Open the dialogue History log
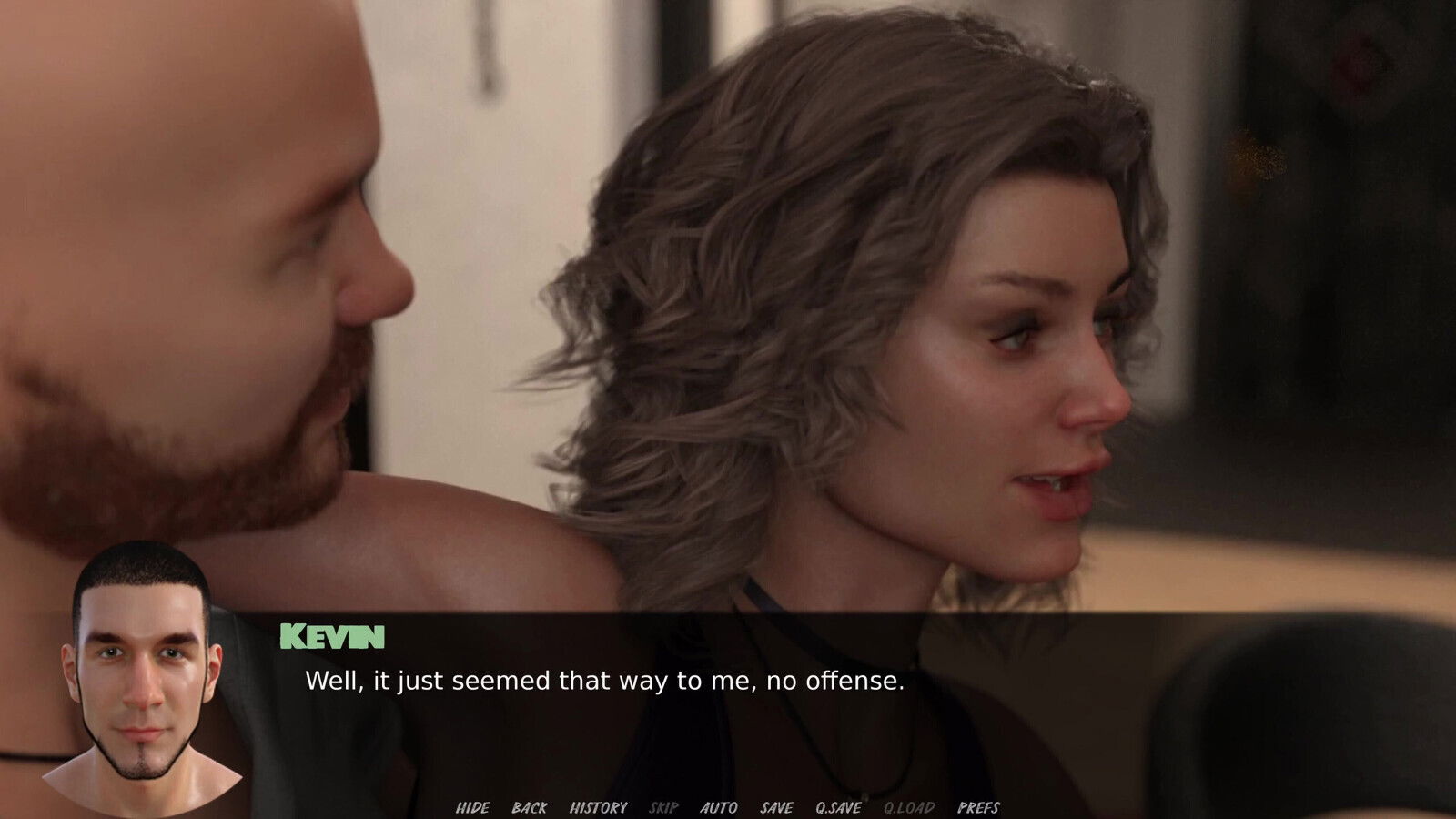1456x819 pixels. pyautogui.click(x=598, y=807)
